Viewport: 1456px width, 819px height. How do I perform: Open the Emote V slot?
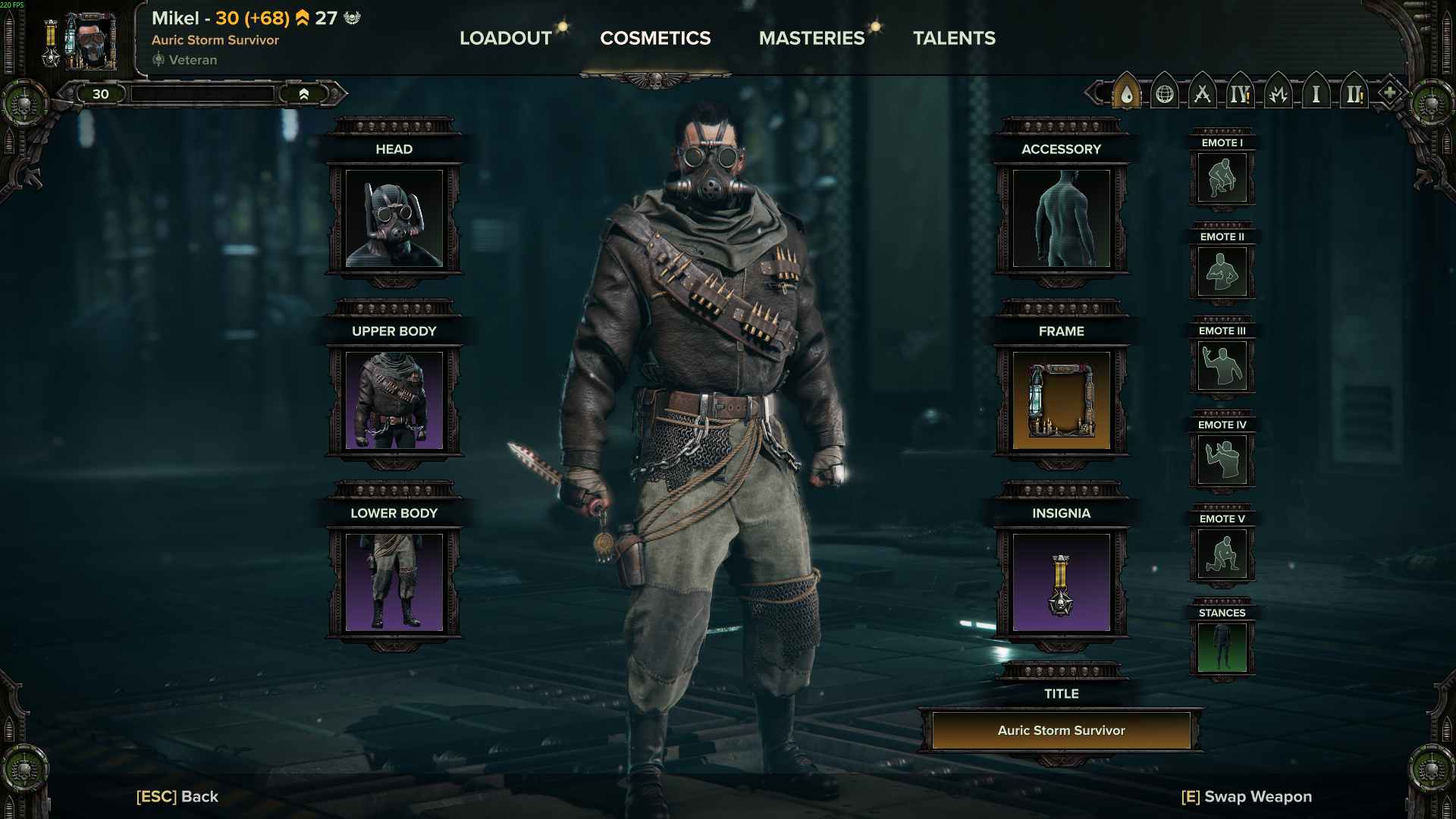(x=1222, y=554)
